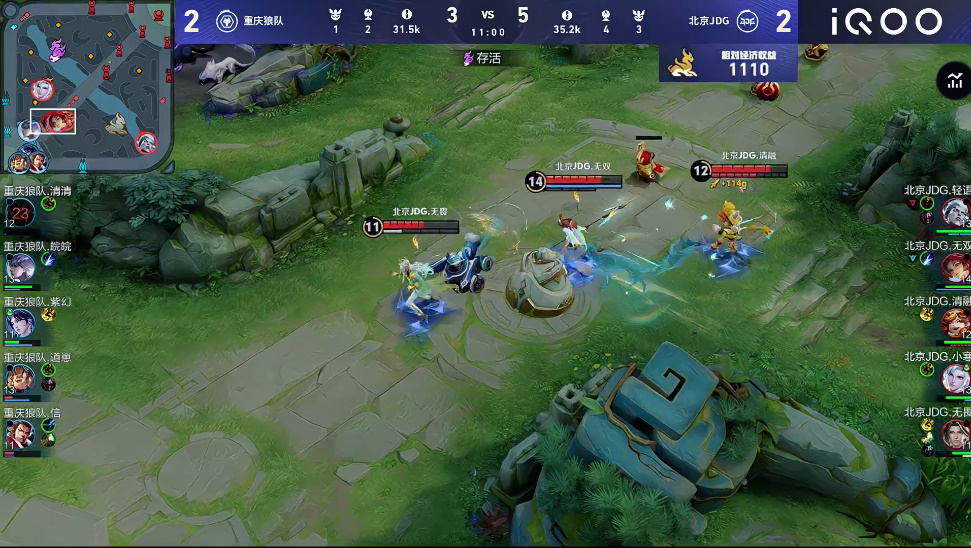Image resolution: width=971 pixels, height=548 pixels.
Task: Click the 重庆狼队 team logo in scoreboard
Action: click(x=226, y=20)
